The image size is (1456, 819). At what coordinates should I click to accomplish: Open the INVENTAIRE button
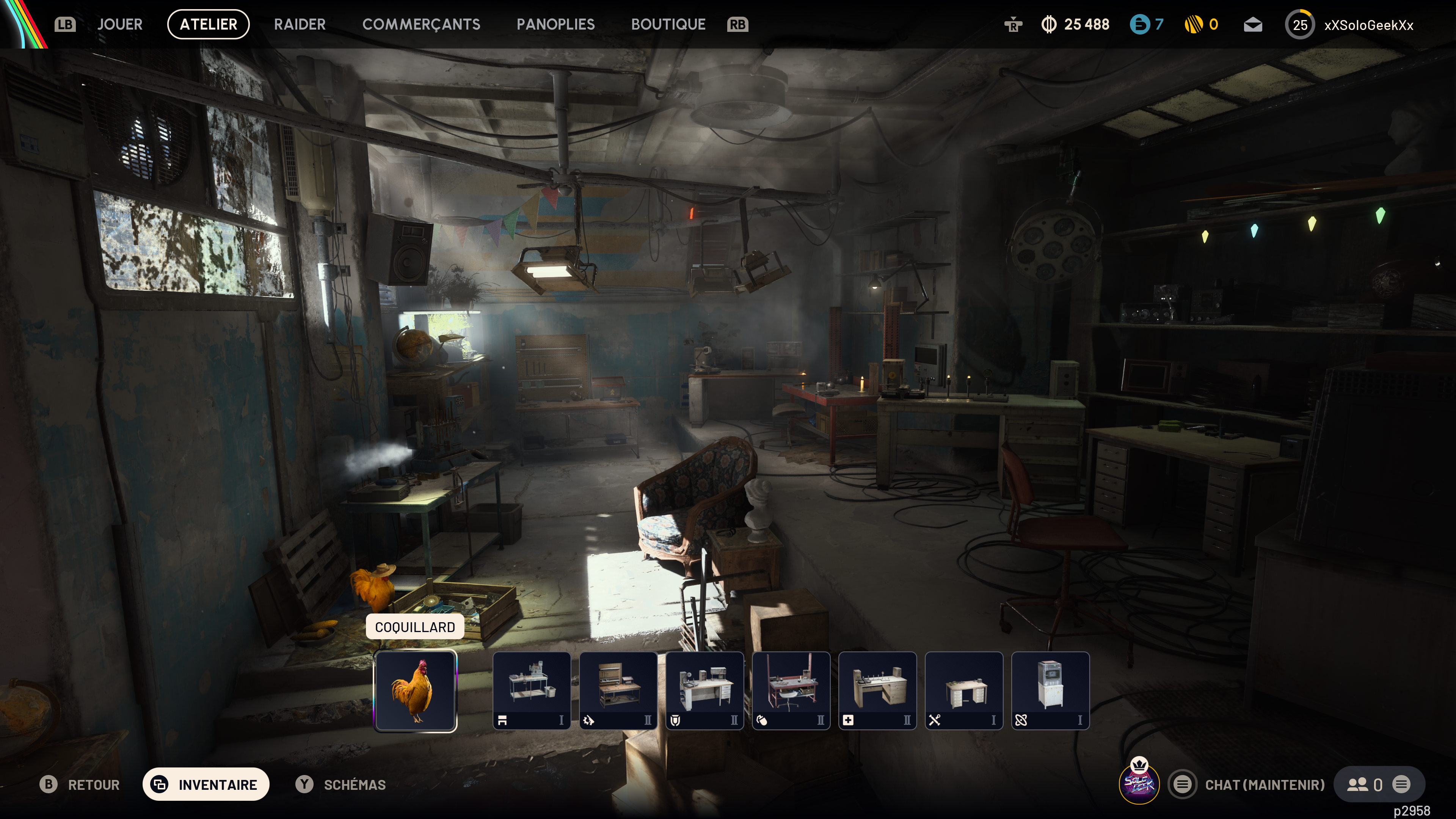[206, 784]
